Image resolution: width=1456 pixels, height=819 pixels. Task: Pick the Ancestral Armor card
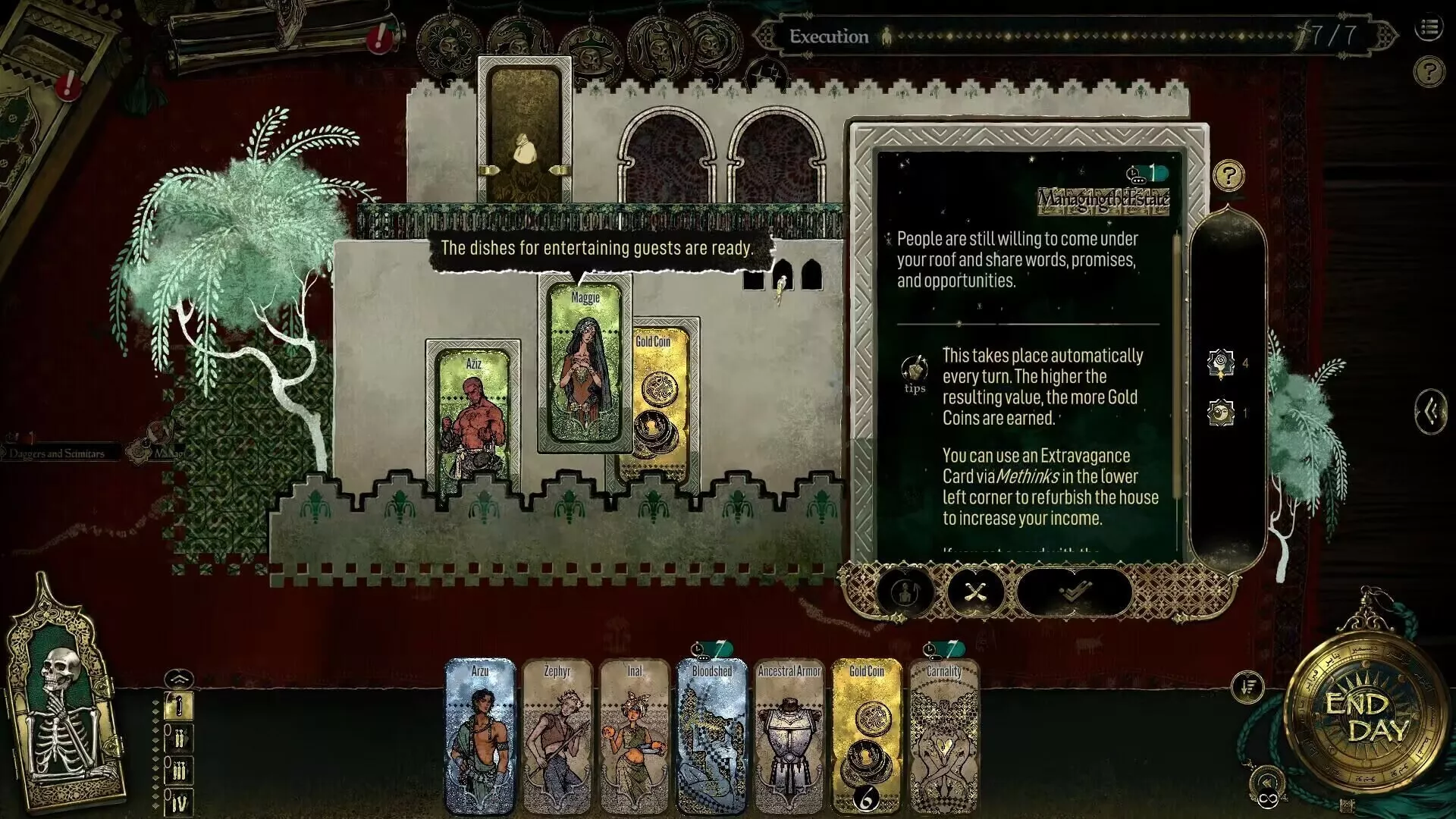coord(789,736)
